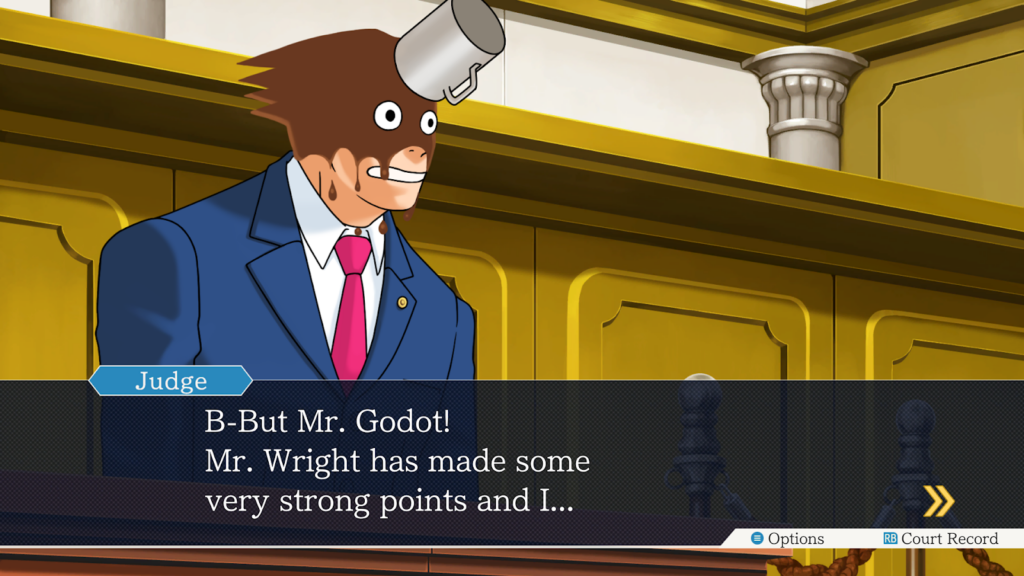Open the Options menu
This screenshot has width=1024, height=576.
[788, 539]
